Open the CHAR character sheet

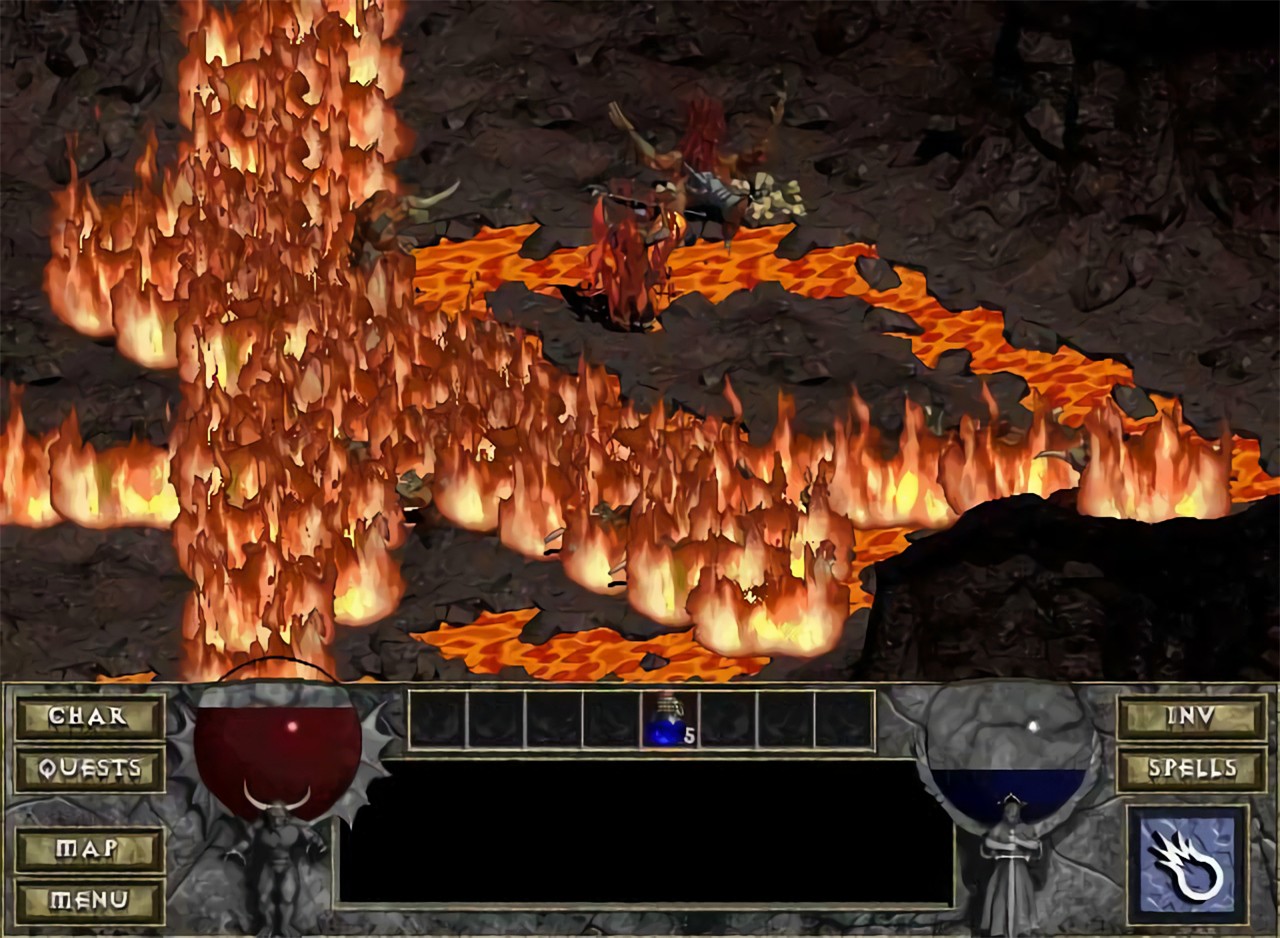coord(89,716)
